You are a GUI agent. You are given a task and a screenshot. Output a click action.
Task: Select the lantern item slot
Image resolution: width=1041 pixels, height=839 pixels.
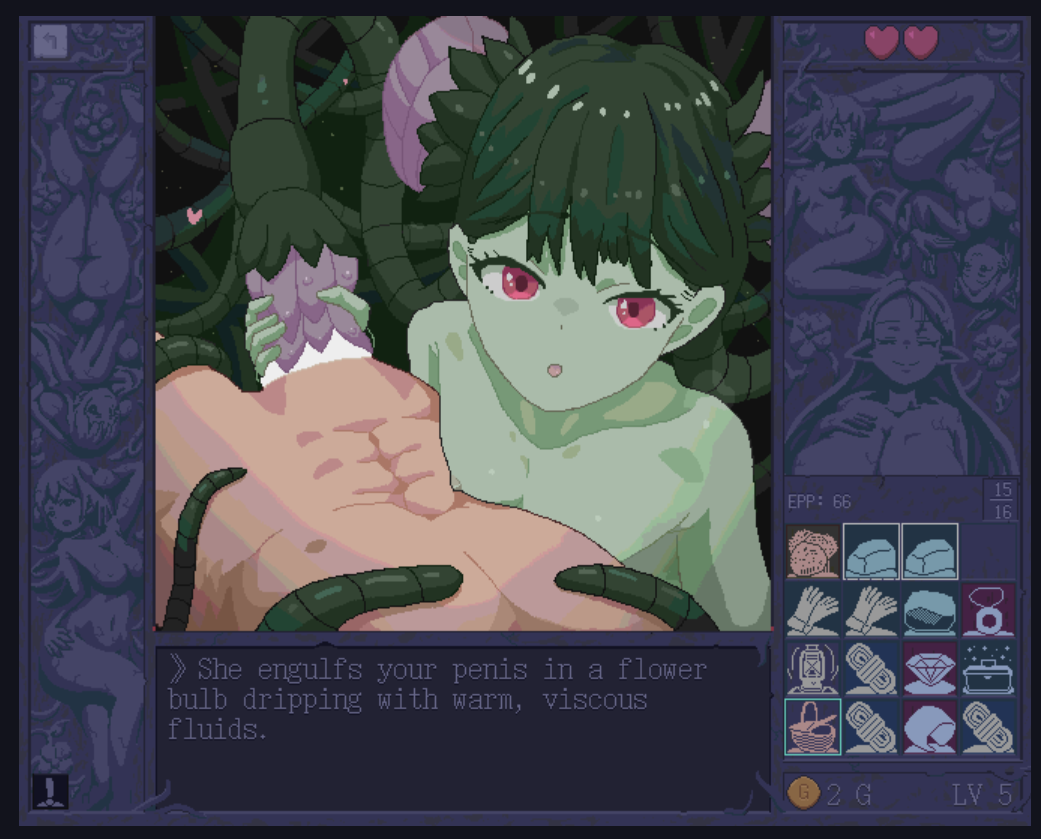click(813, 668)
